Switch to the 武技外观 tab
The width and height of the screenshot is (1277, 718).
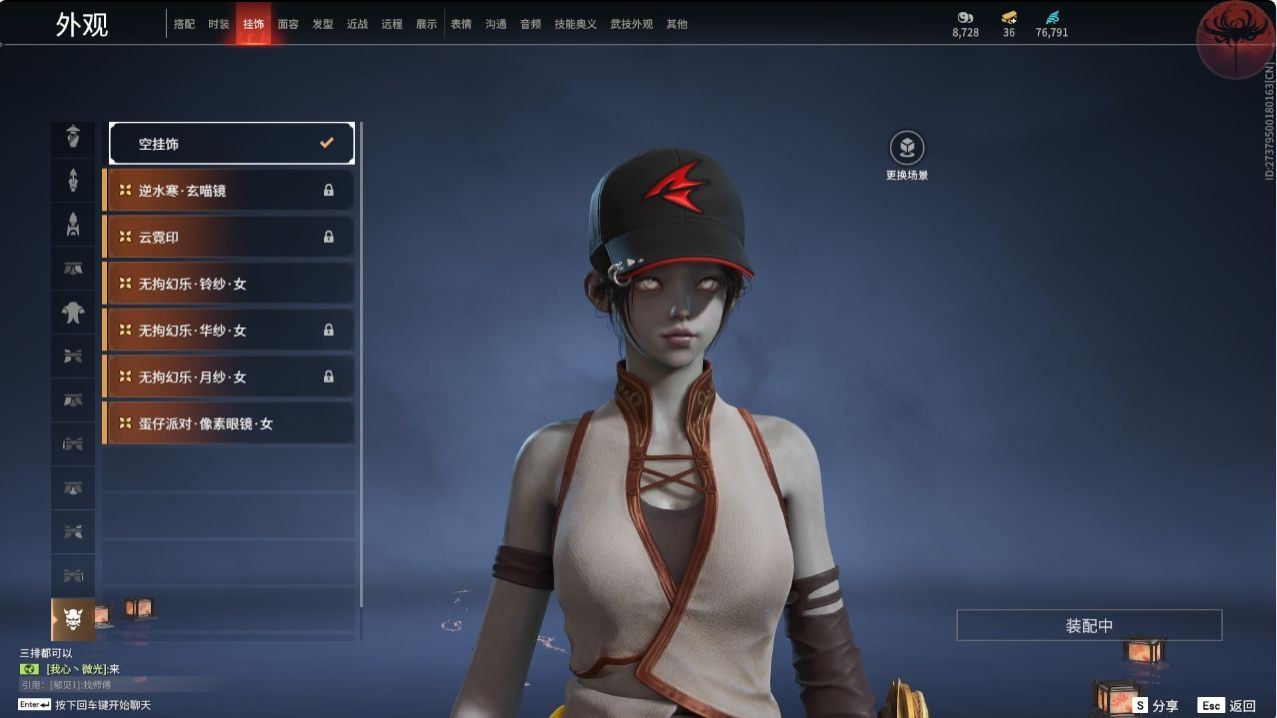coord(631,24)
